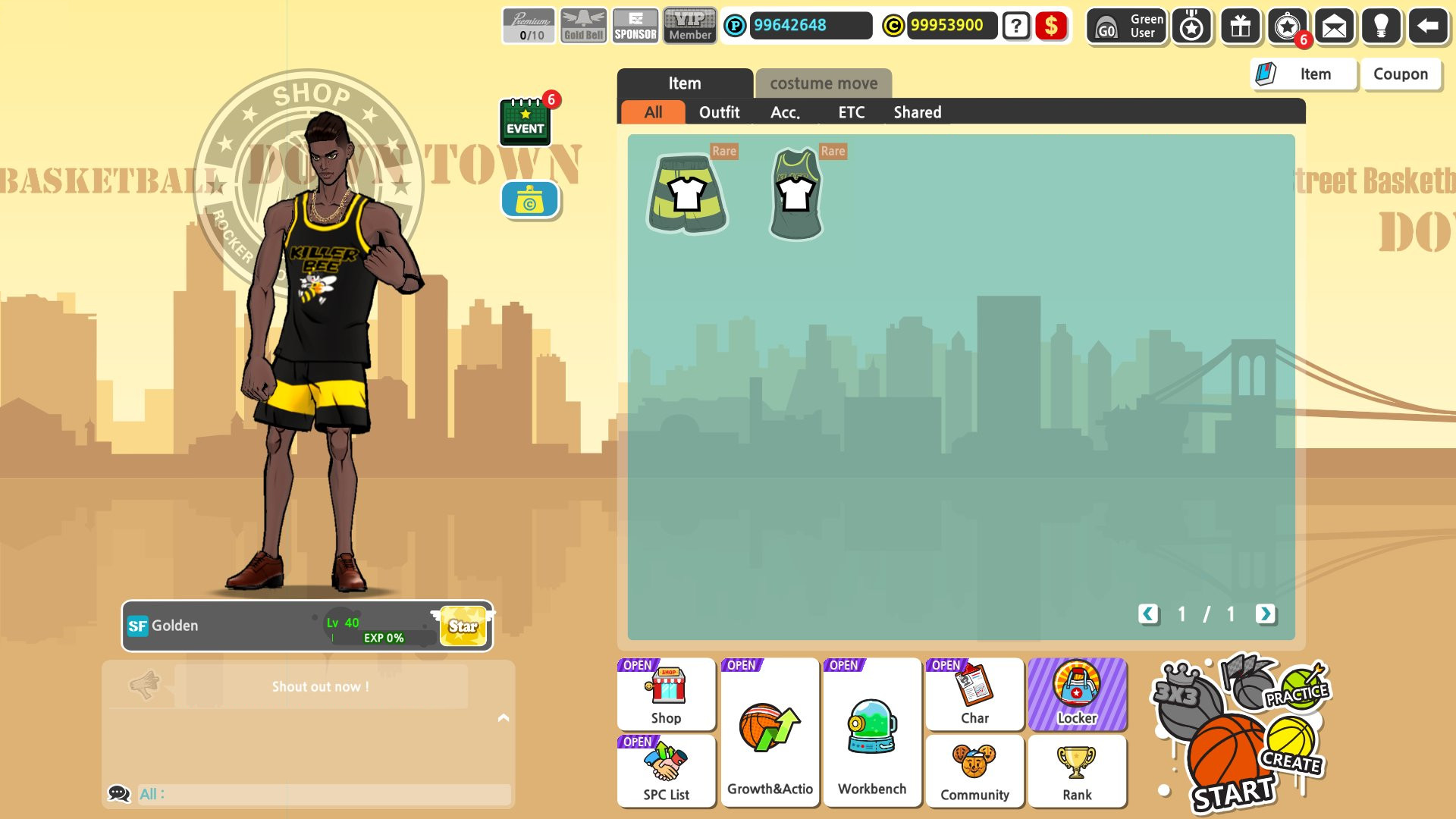Open the costume move tab
The width and height of the screenshot is (1456, 819).
(823, 83)
